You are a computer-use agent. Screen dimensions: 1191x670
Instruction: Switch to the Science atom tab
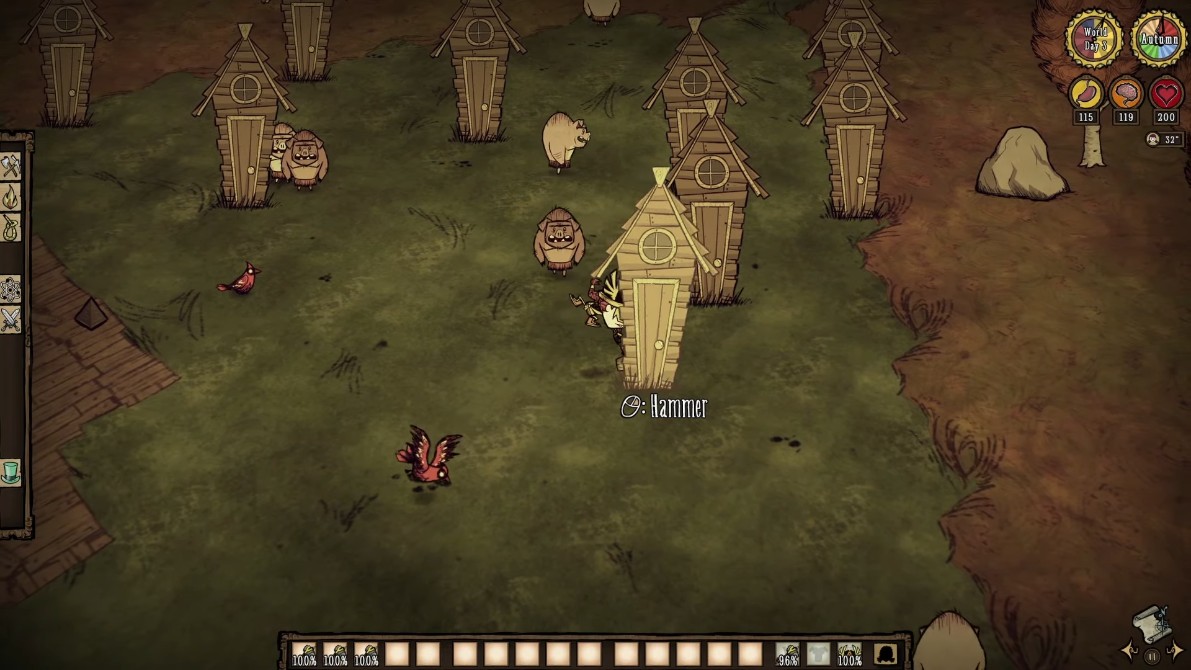pyautogui.click(x=11, y=289)
